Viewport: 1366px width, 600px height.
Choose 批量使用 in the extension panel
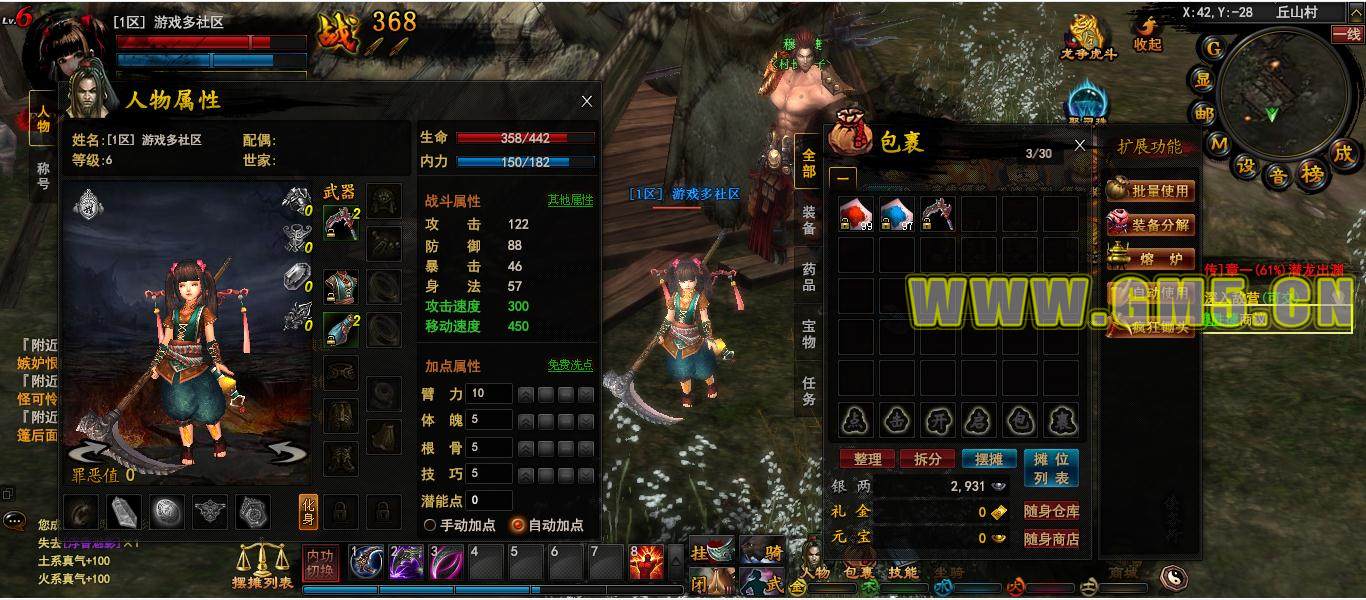pos(1151,190)
